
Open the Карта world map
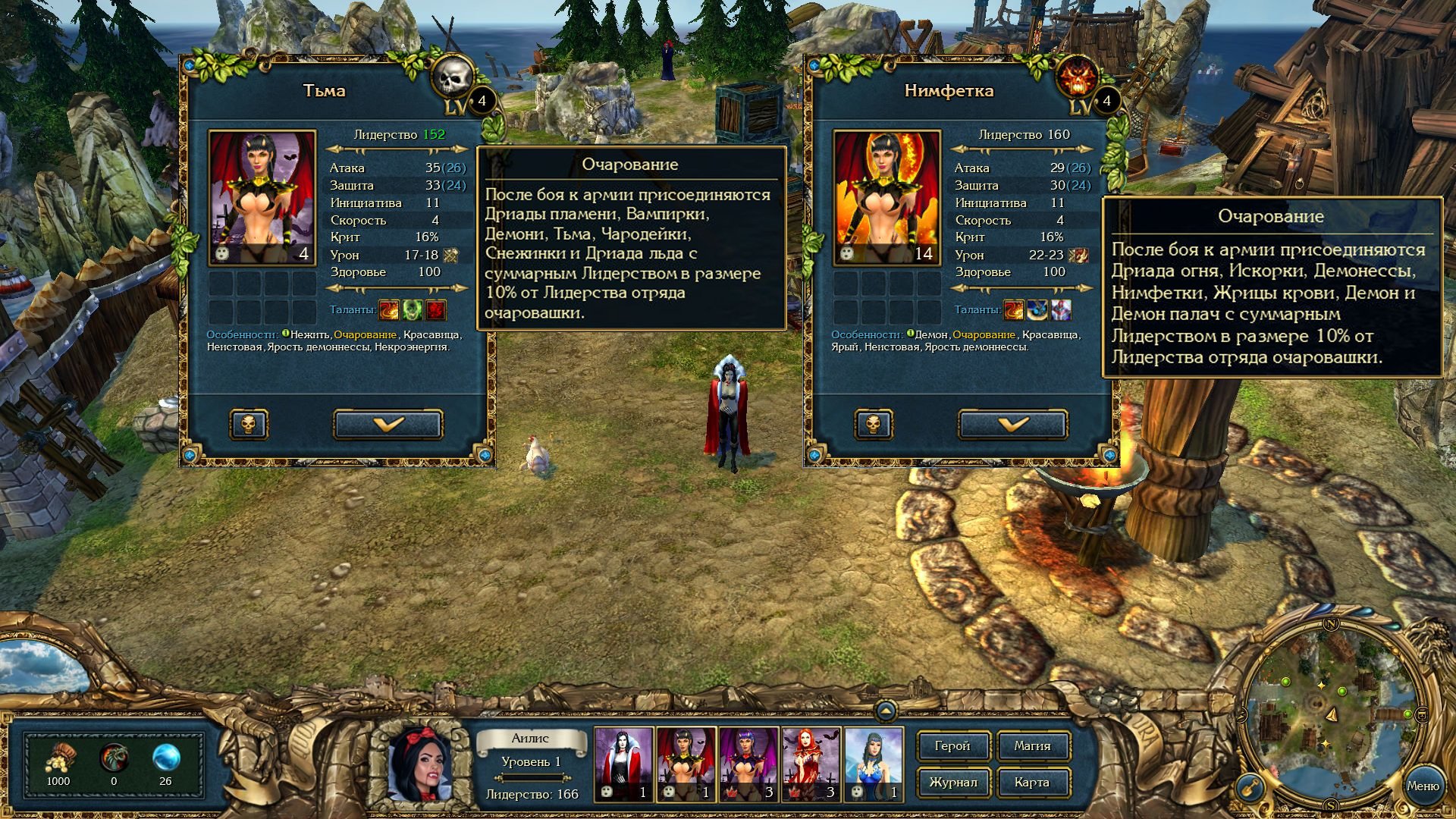pyautogui.click(x=1032, y=783)
